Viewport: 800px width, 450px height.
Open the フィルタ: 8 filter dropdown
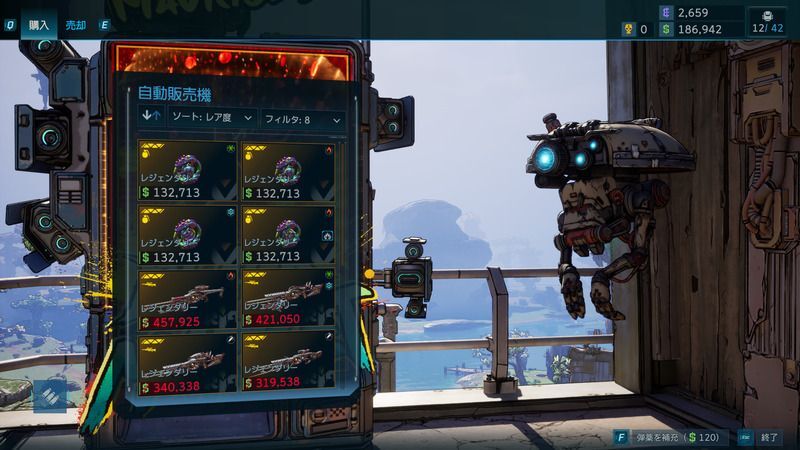pyautogui.click(x=303, y=119)
